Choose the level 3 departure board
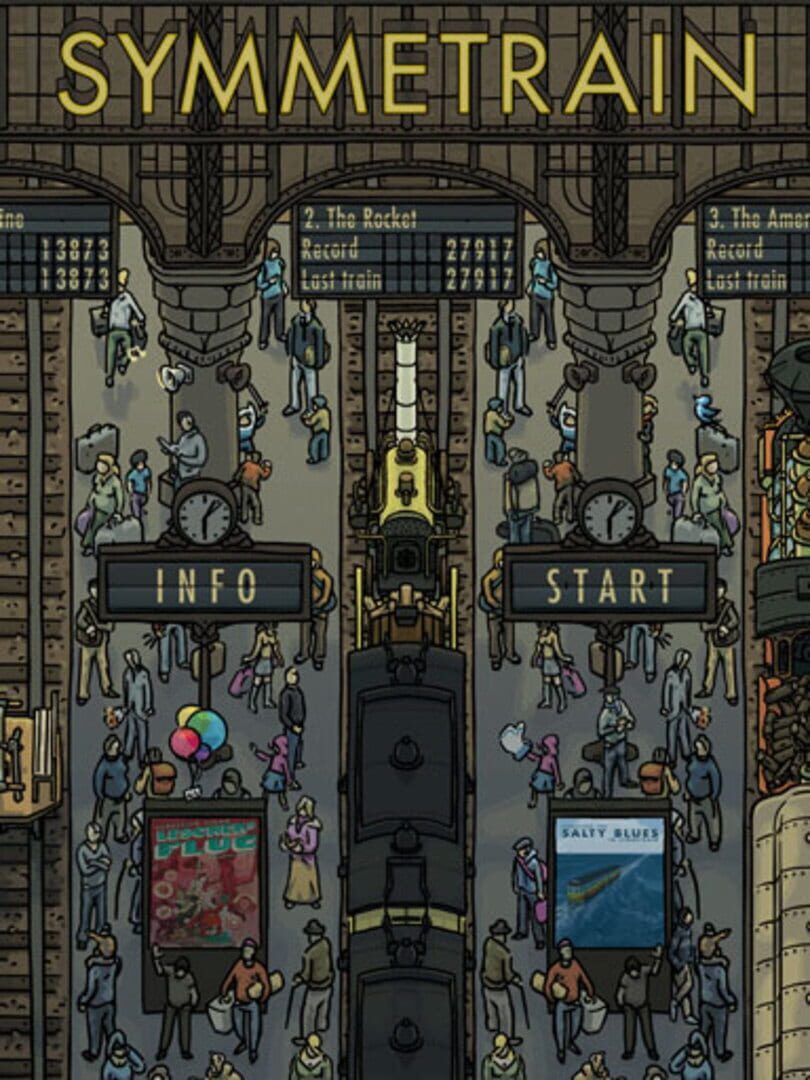This screenshot has width=810, height=1080. pos(757,248)
